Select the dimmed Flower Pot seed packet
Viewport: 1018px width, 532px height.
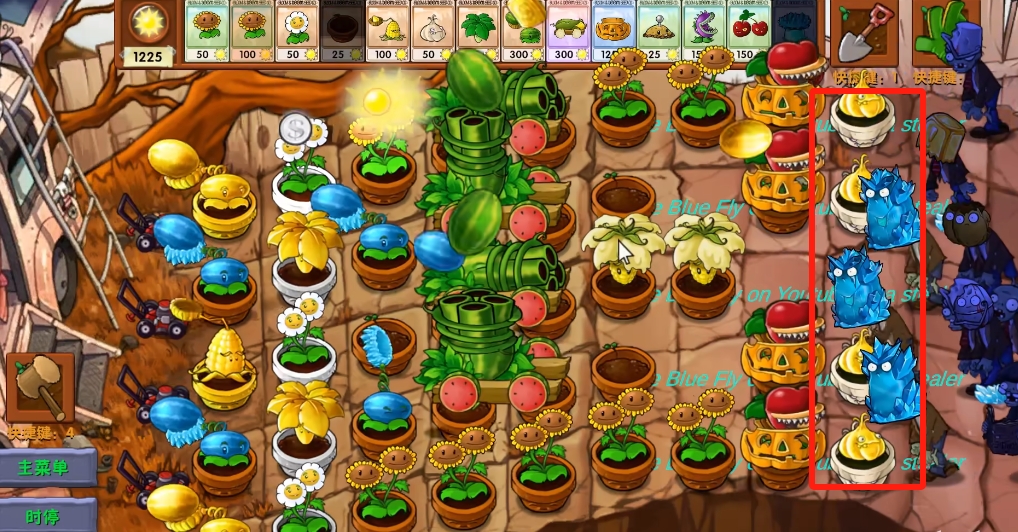pos(342,34)
